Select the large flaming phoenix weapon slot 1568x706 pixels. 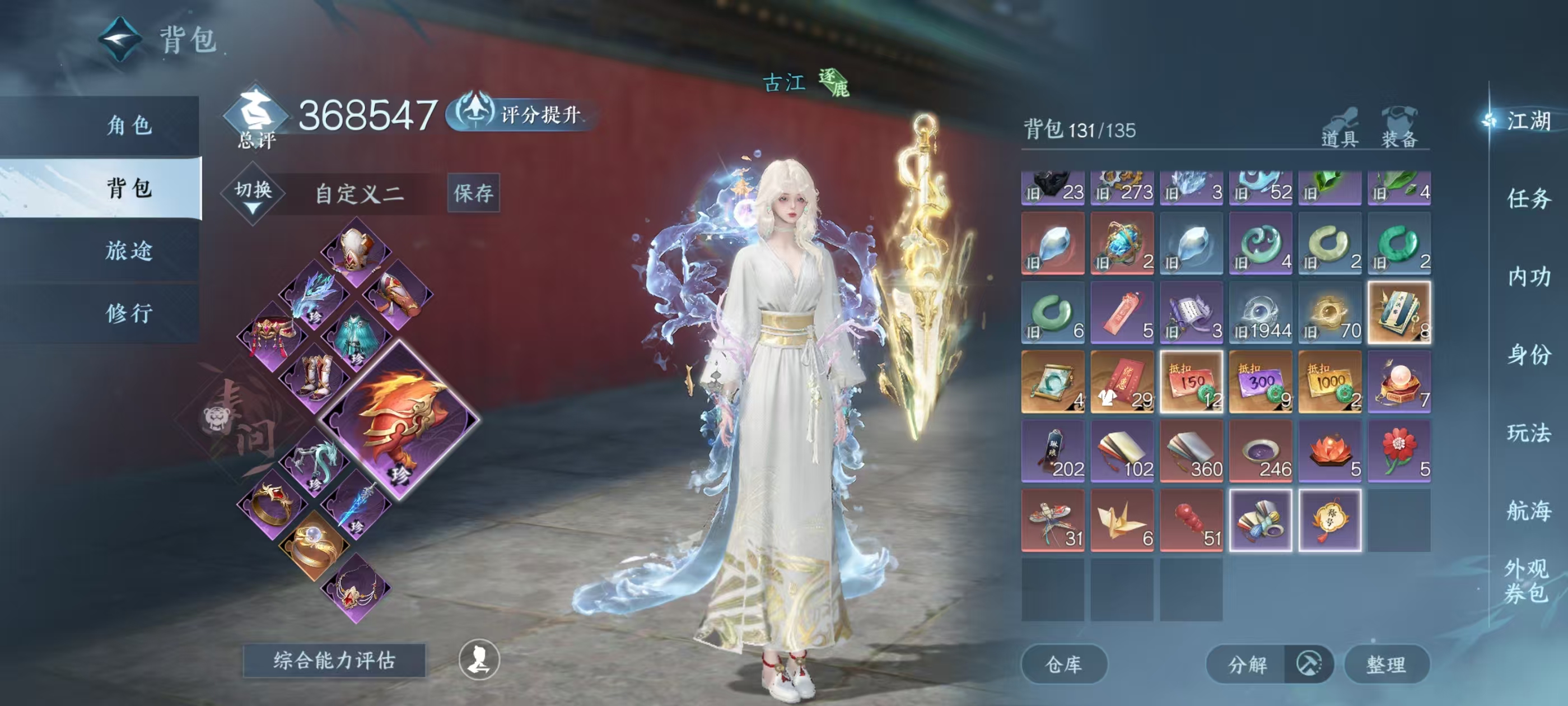(x=399, y=419)
